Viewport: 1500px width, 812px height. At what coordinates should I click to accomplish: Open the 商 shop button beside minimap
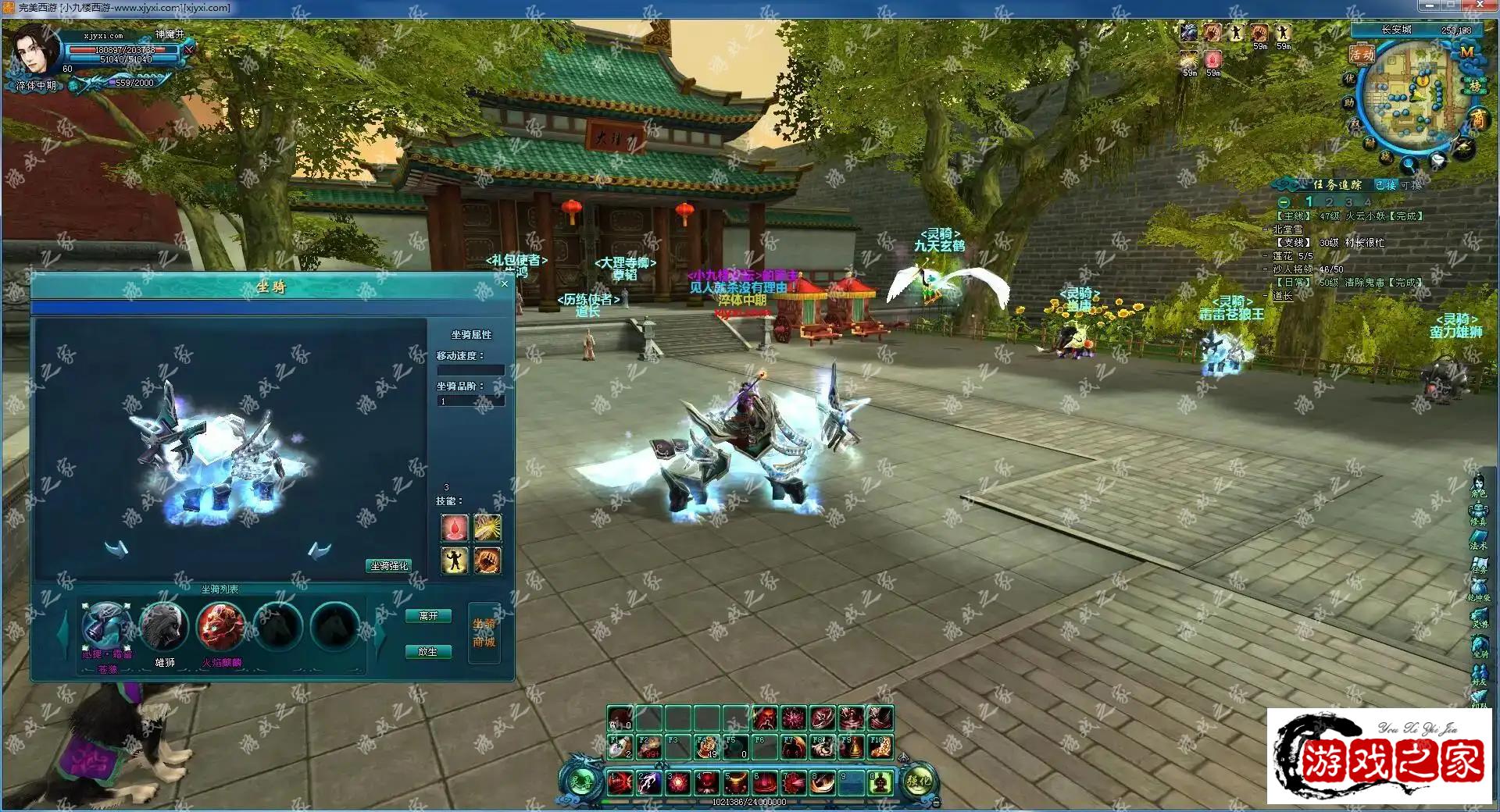click(1478, 119)
